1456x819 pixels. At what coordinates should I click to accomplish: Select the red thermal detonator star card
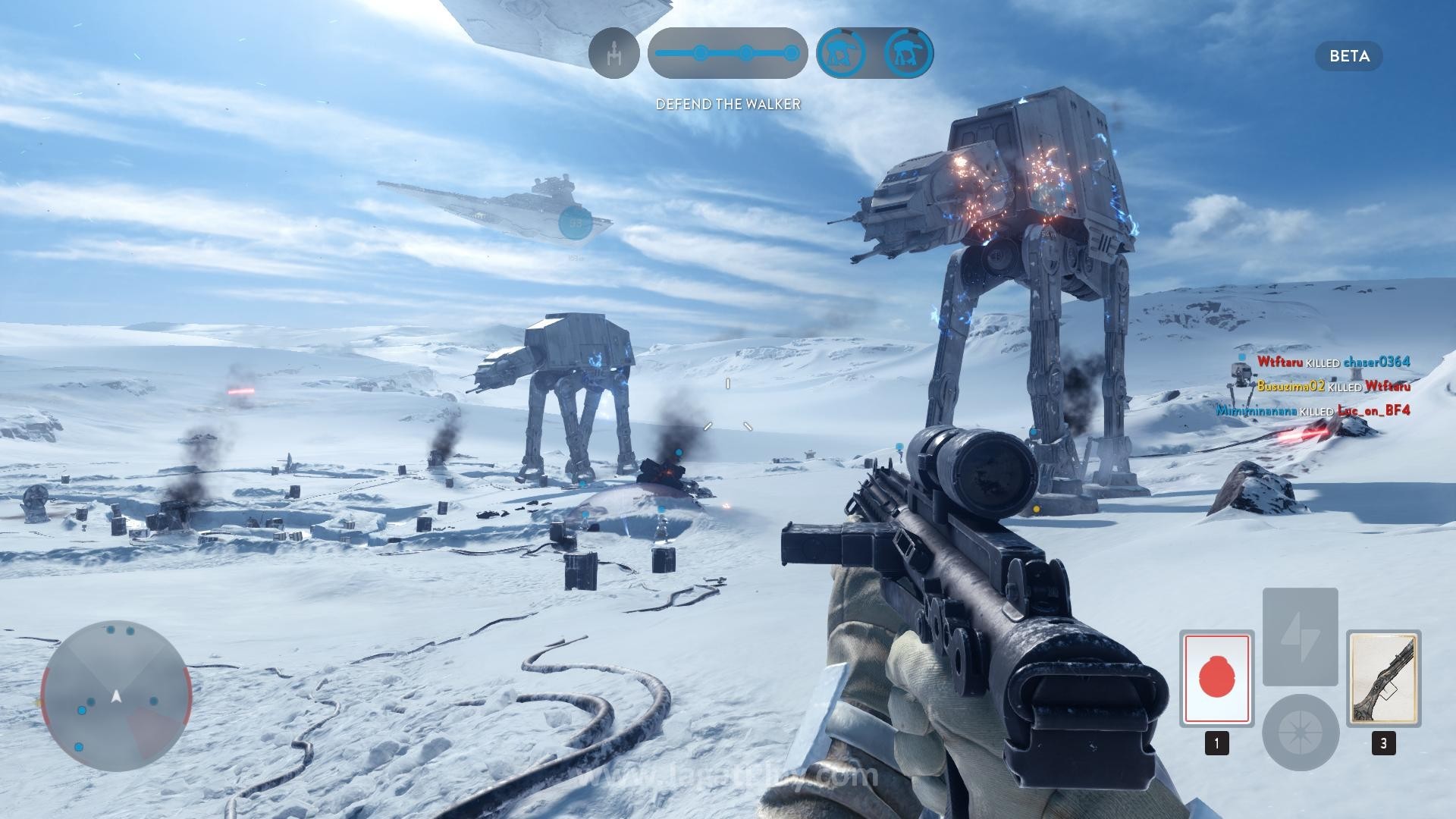coord(1216,677)
